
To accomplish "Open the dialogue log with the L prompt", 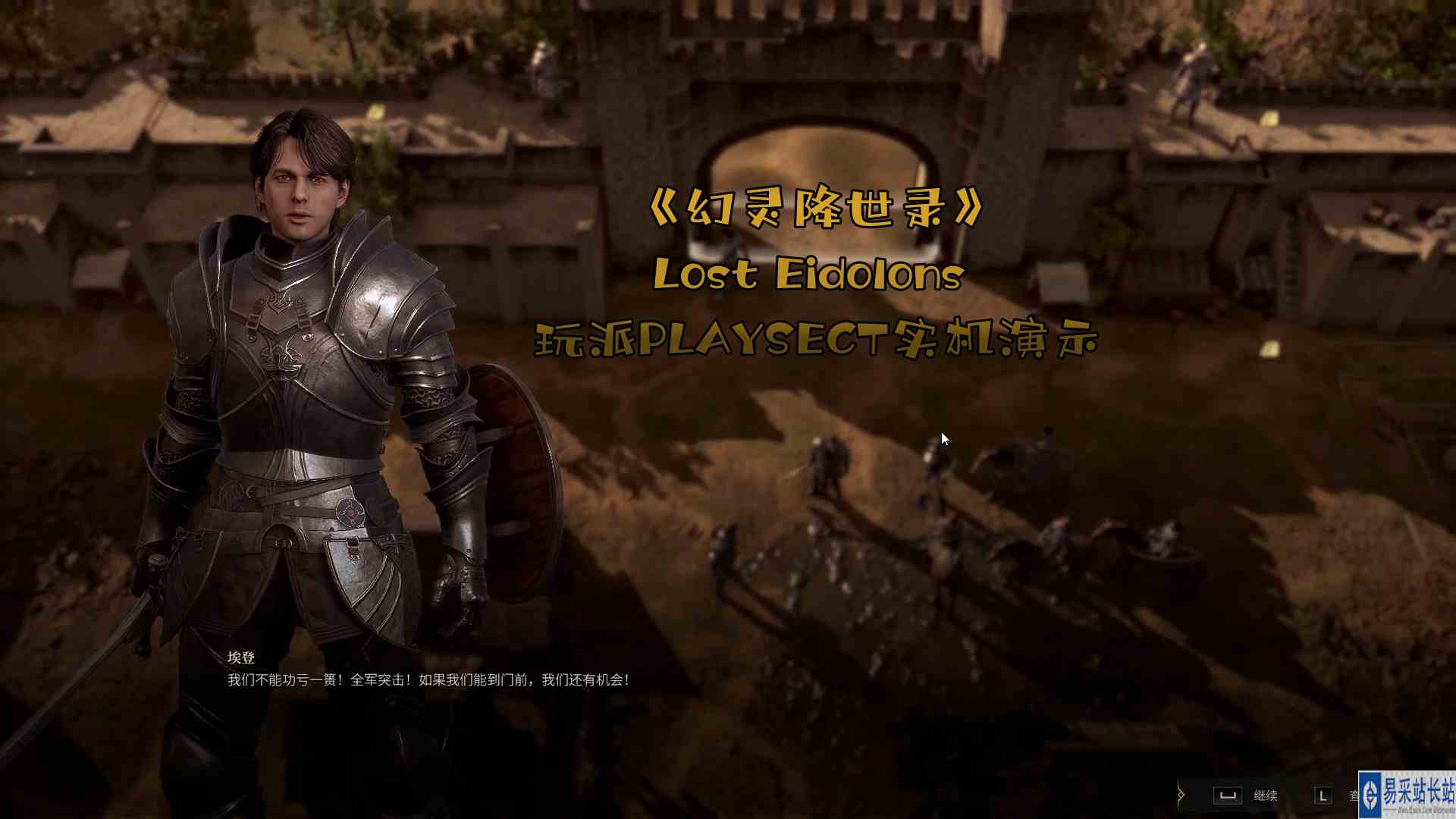I will tap(1324, 795).
